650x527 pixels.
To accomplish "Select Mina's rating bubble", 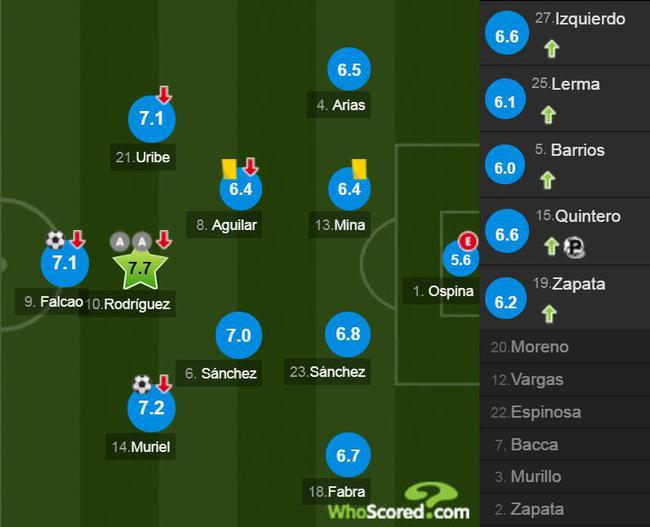I will (x=349, y=188).
